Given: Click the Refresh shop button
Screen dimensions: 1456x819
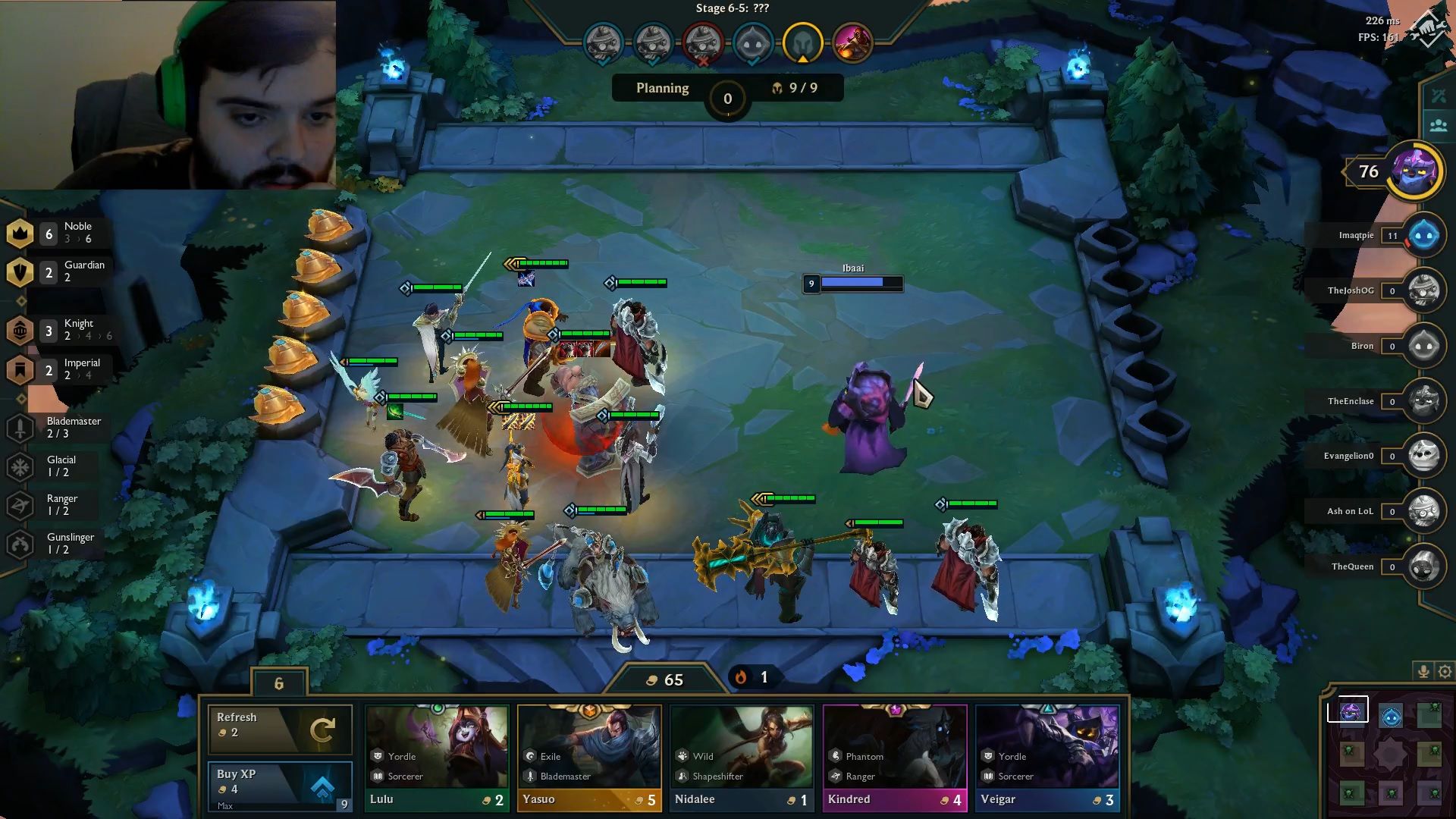Looking at the screenshot, I should pos(280,729).
